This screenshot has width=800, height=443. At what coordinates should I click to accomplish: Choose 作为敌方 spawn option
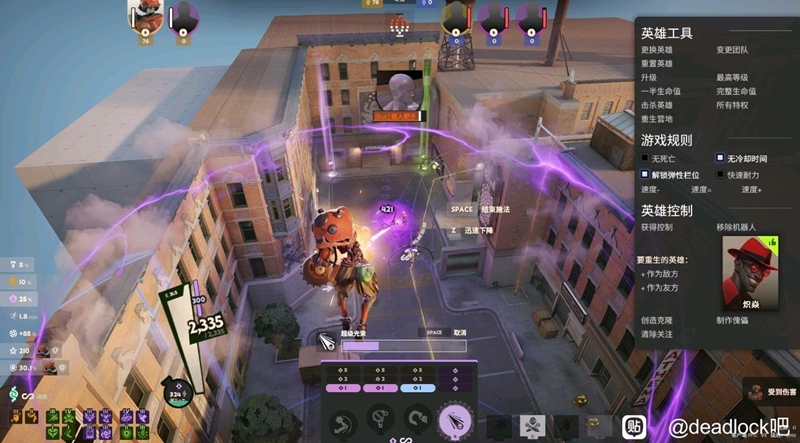pyautogui.click(x=661, y=273)
